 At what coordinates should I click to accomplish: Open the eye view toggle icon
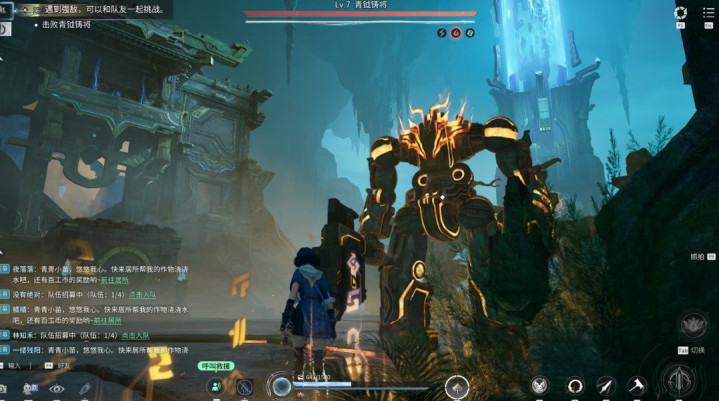[x=56, y=388]
